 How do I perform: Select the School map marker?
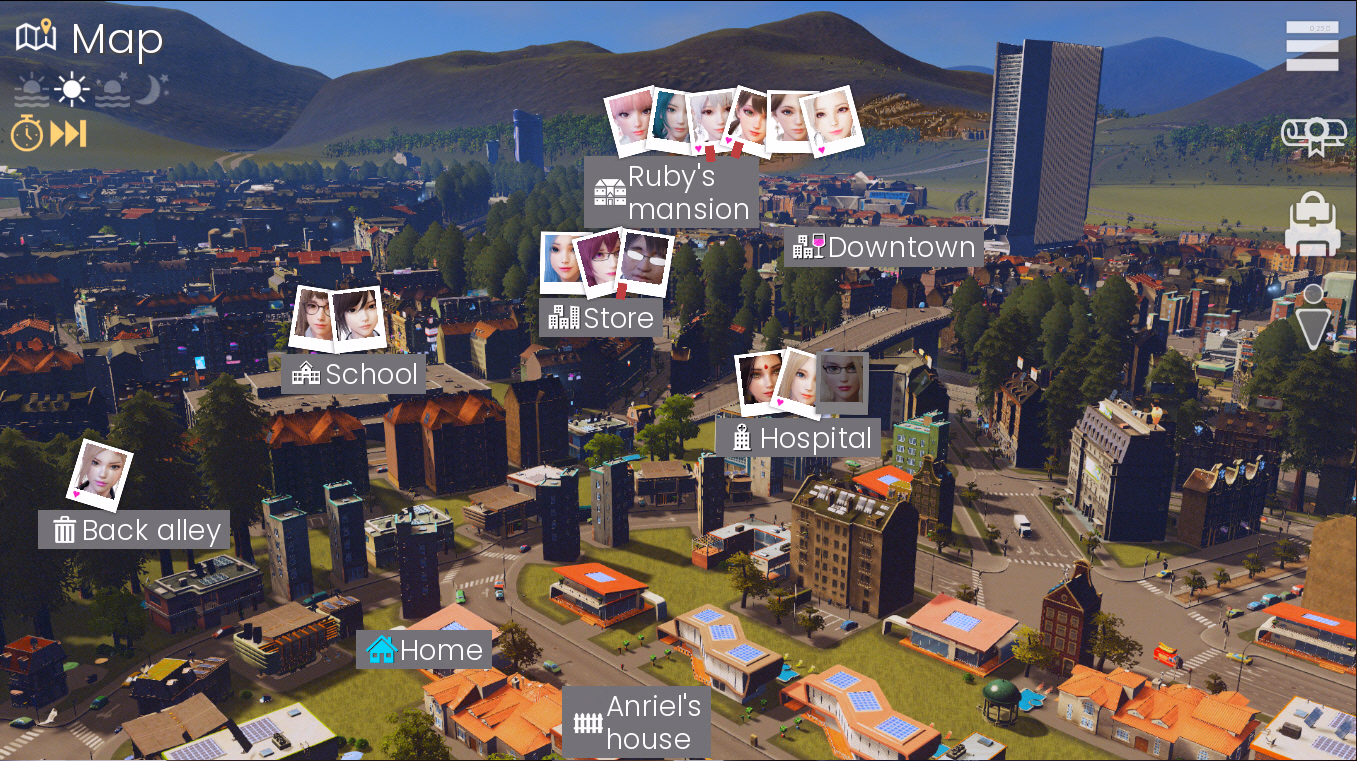(354, 374)
